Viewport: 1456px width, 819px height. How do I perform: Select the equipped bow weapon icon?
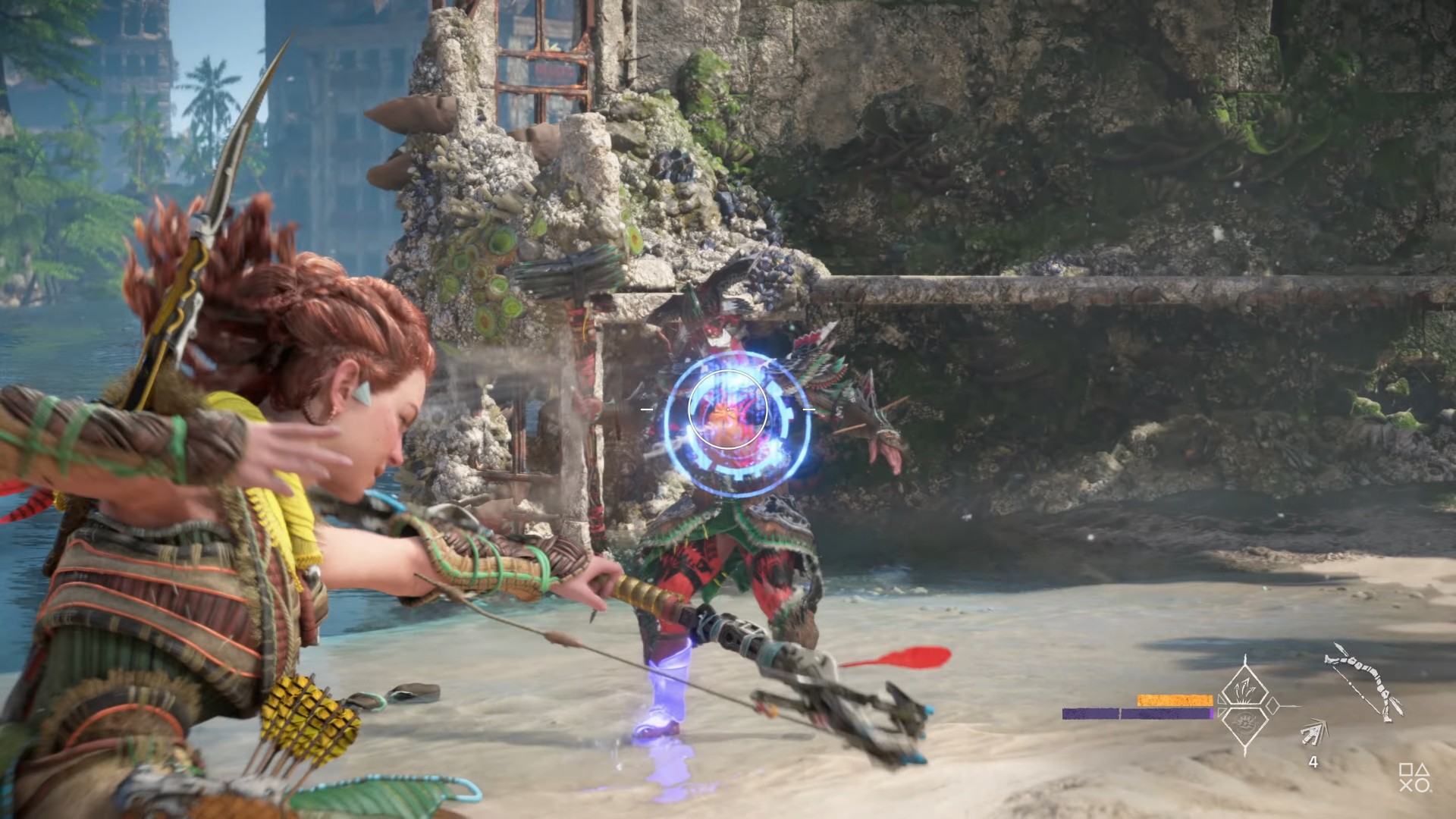click(x=1363, y=681)
